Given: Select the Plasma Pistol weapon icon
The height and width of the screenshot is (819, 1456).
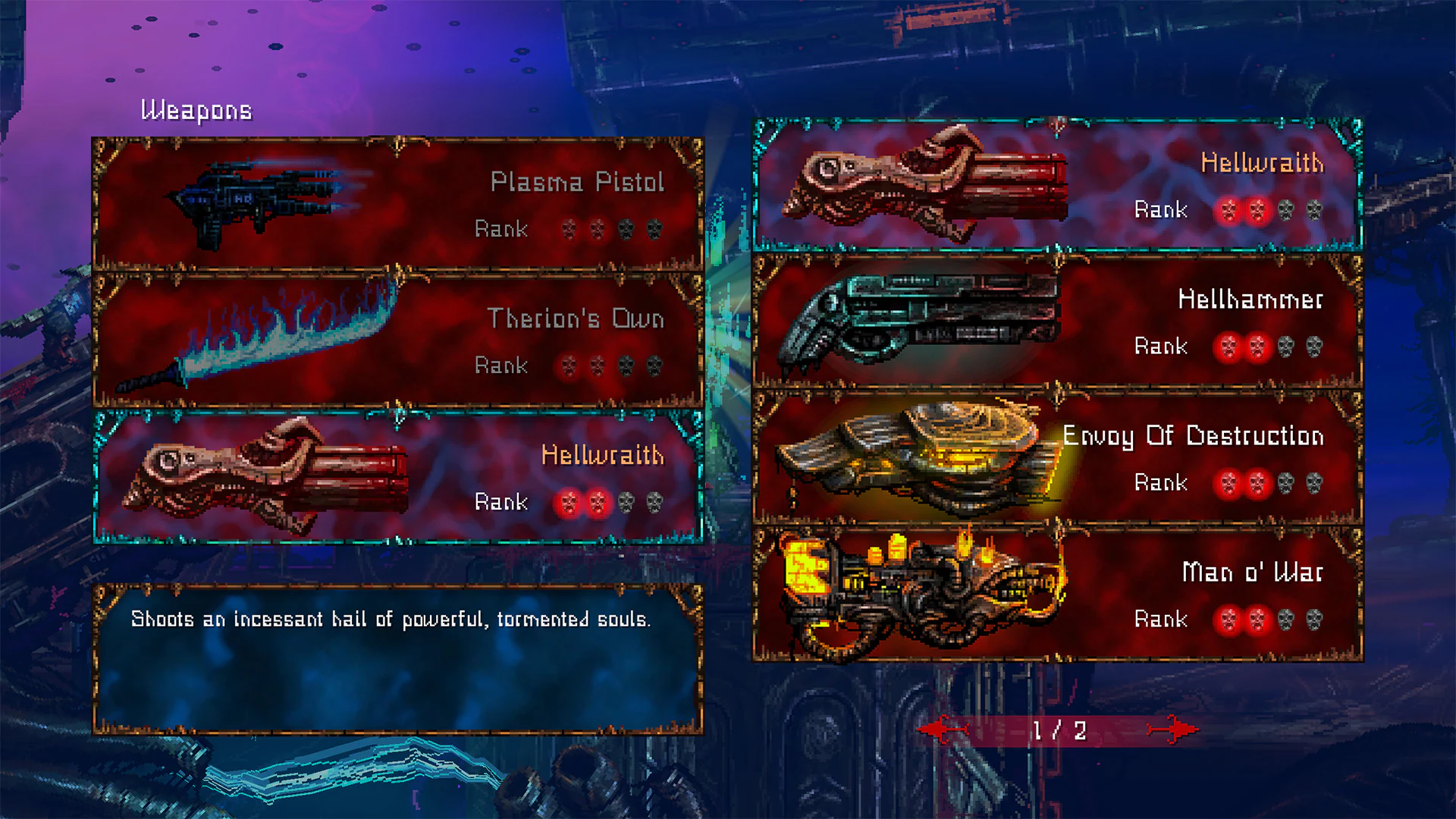Looking at the screenshot, I should coord(258,201).
